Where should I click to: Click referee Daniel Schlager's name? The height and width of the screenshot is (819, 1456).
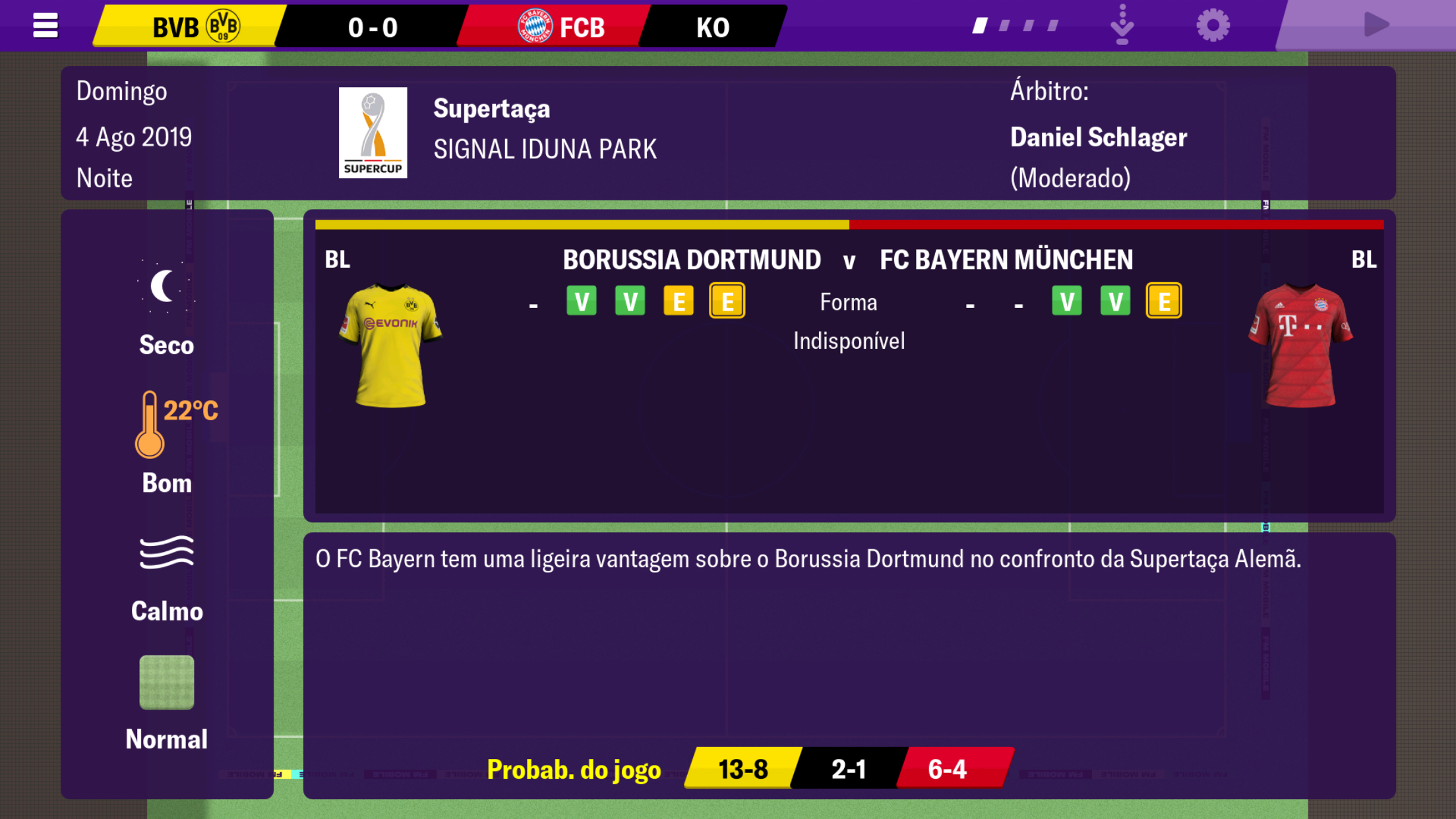click(1099, 137)
